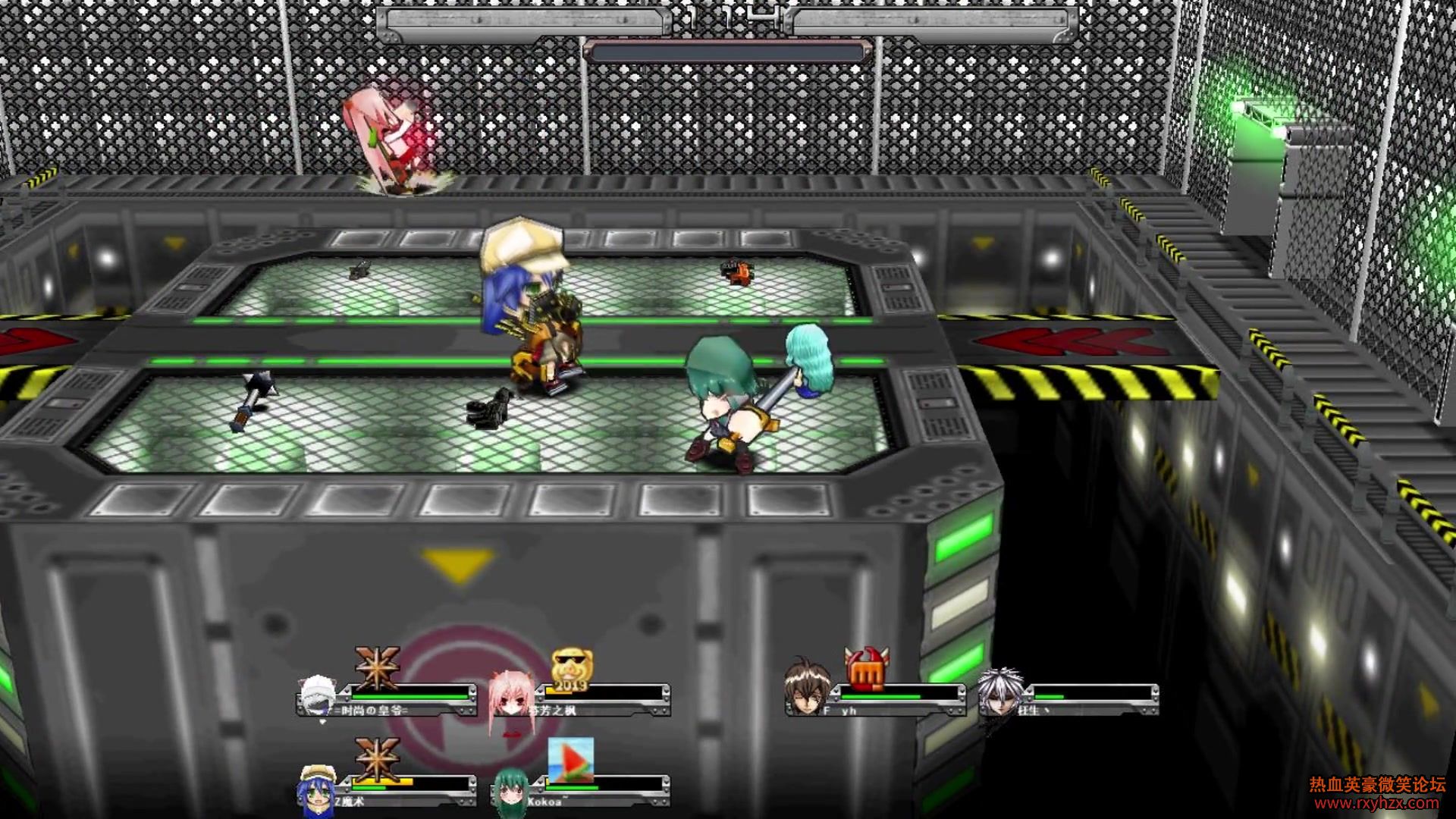
Task: Open the rxyhzx.com forum watermark link
Action: (1376, 803)
